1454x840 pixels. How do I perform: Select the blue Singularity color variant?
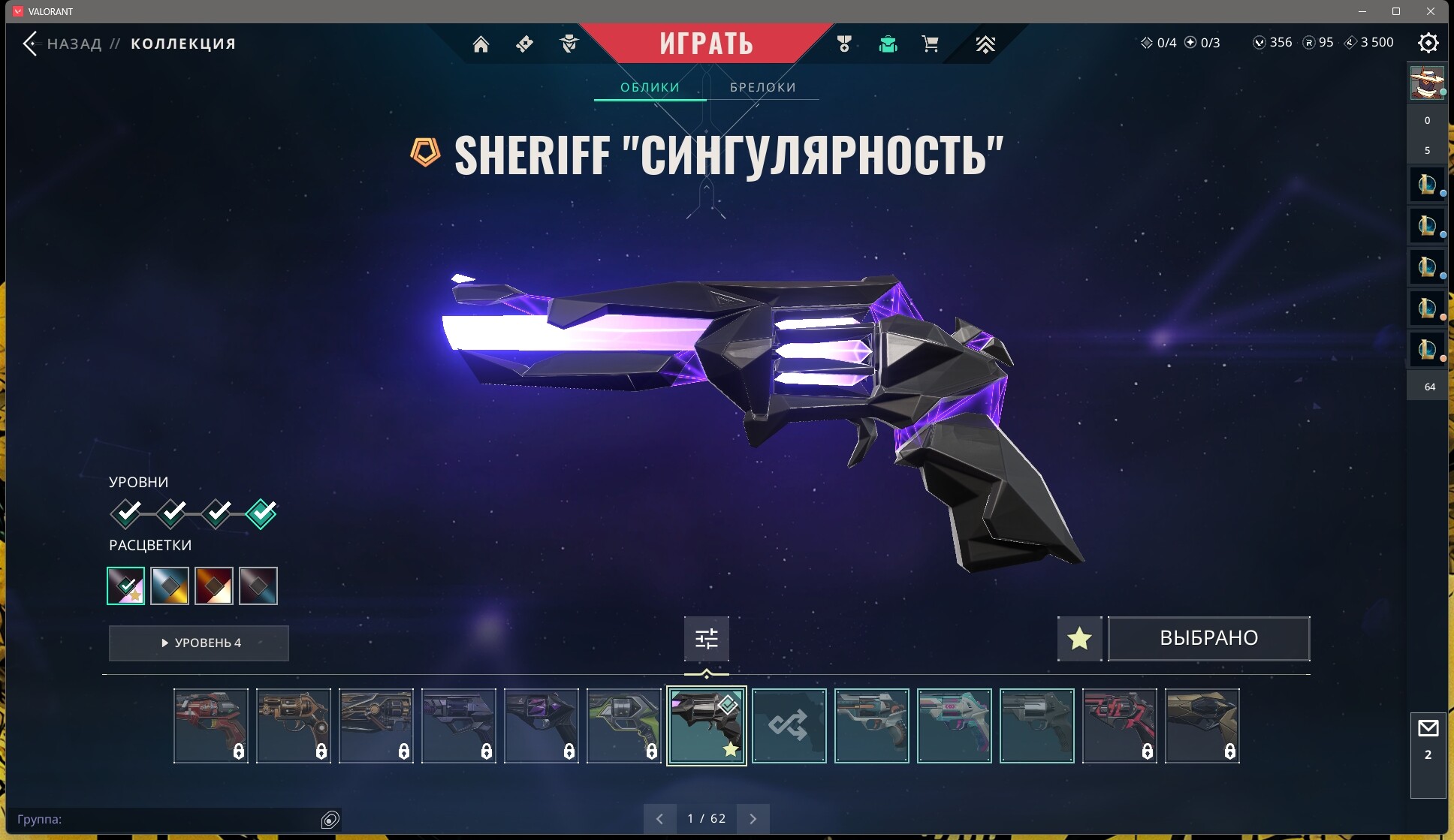170,586
